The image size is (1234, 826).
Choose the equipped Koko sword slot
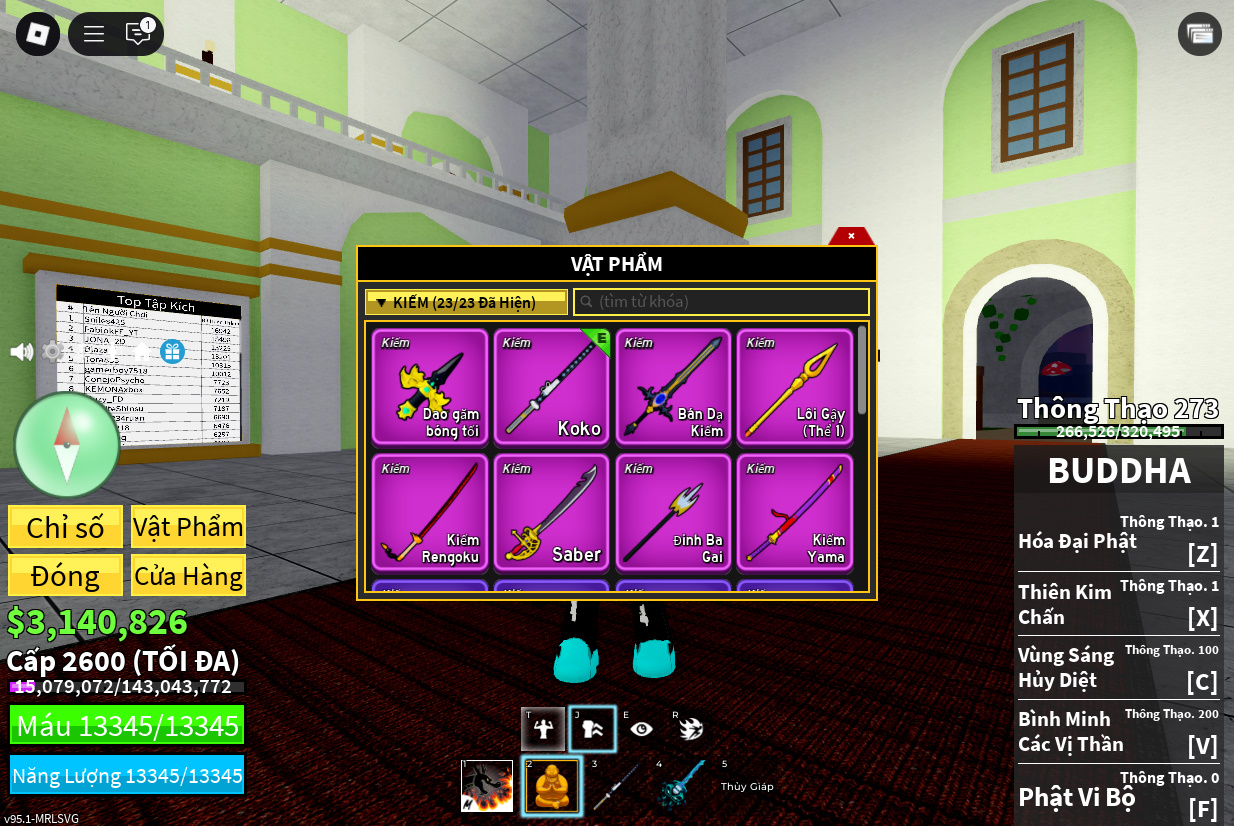(552, 386)
